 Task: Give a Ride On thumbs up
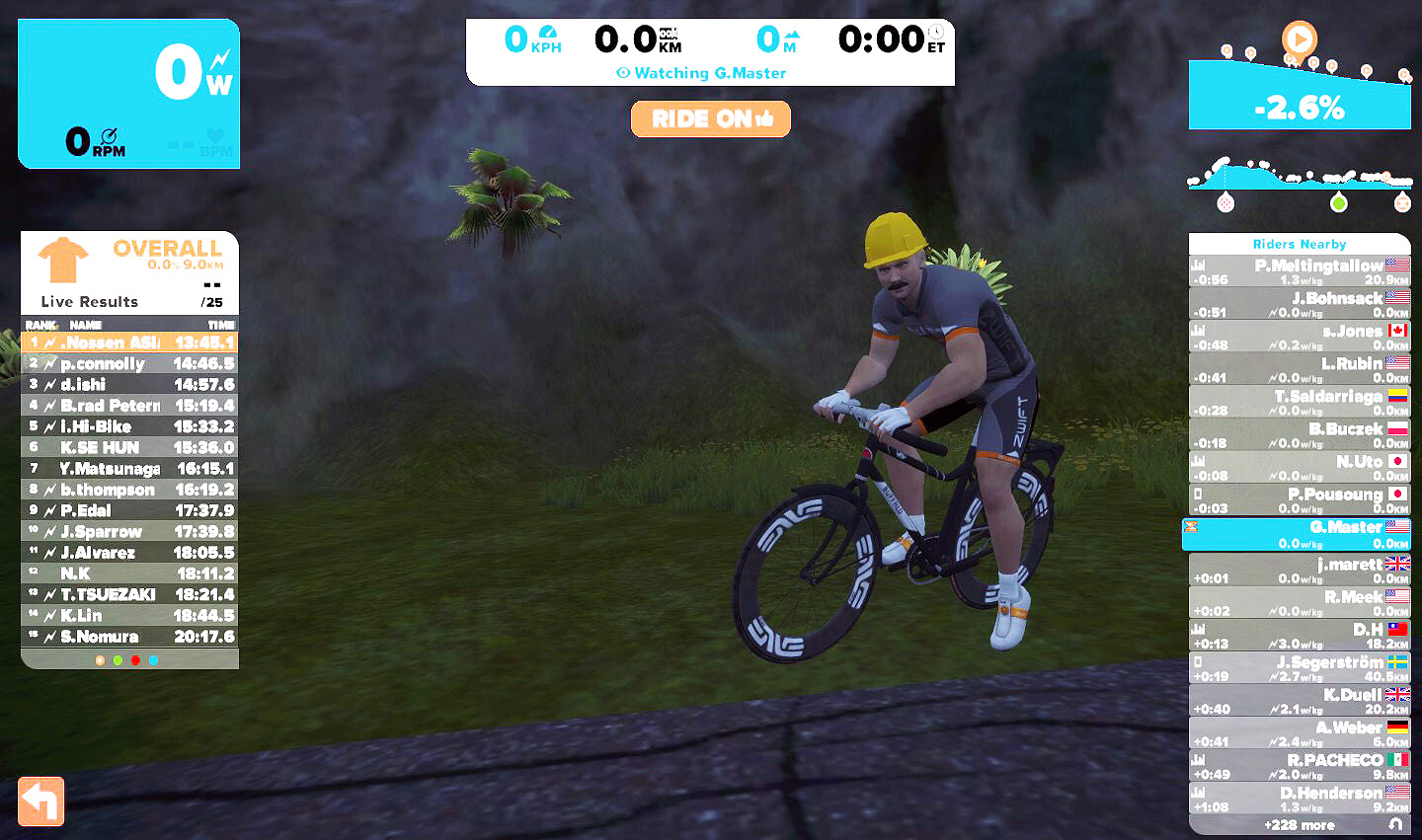pyautogui.click(x=710, y=119)
